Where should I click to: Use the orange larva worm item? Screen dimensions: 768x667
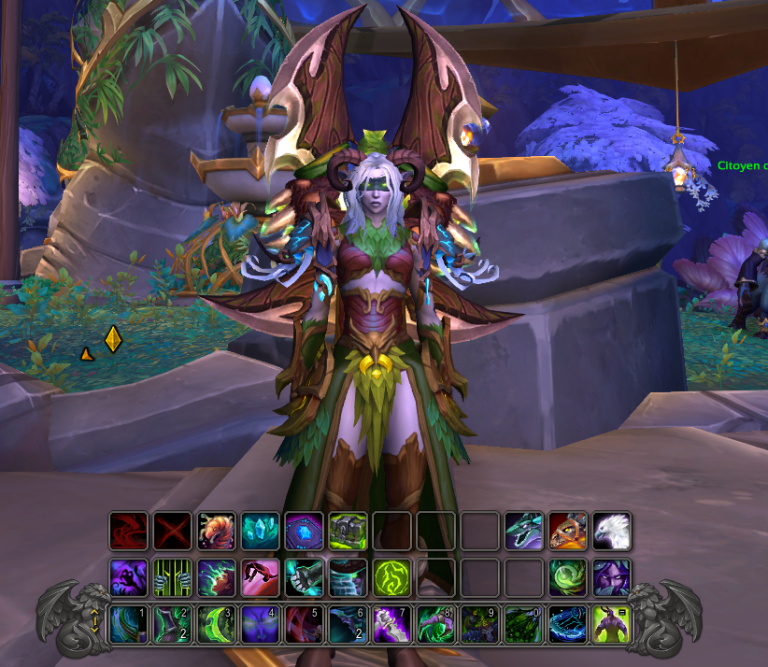point(216,531)
